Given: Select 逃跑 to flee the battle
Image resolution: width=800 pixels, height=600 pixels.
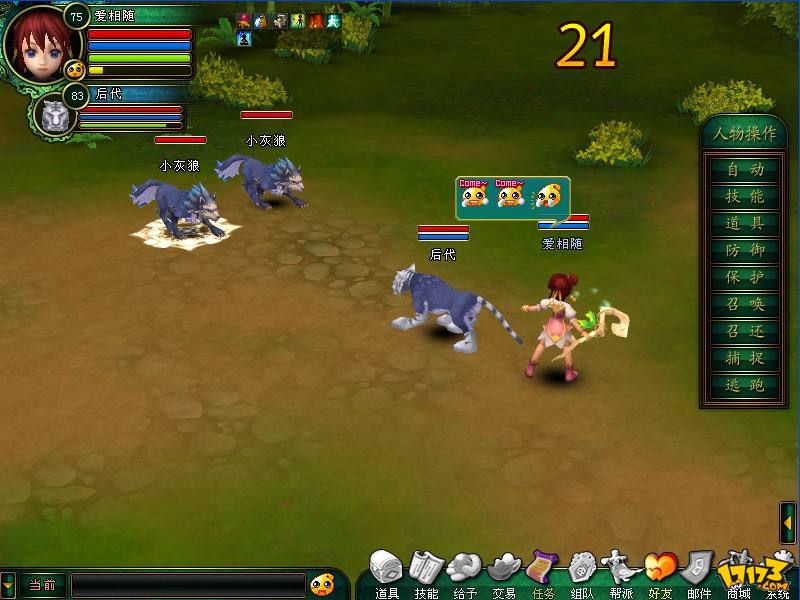Looking at the screenshot, I should coord(745,386).
